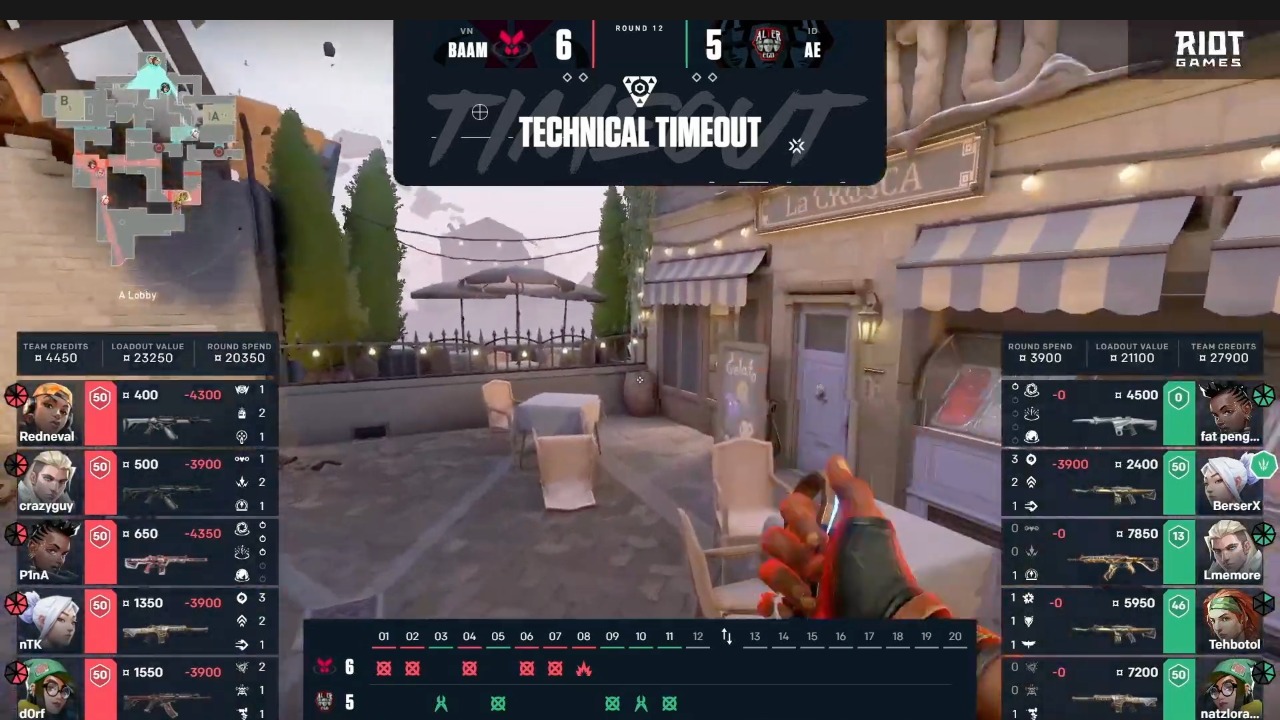1280x720 pixels.
Task: Select round 08 on the round timeline
Action: [584, 636]
